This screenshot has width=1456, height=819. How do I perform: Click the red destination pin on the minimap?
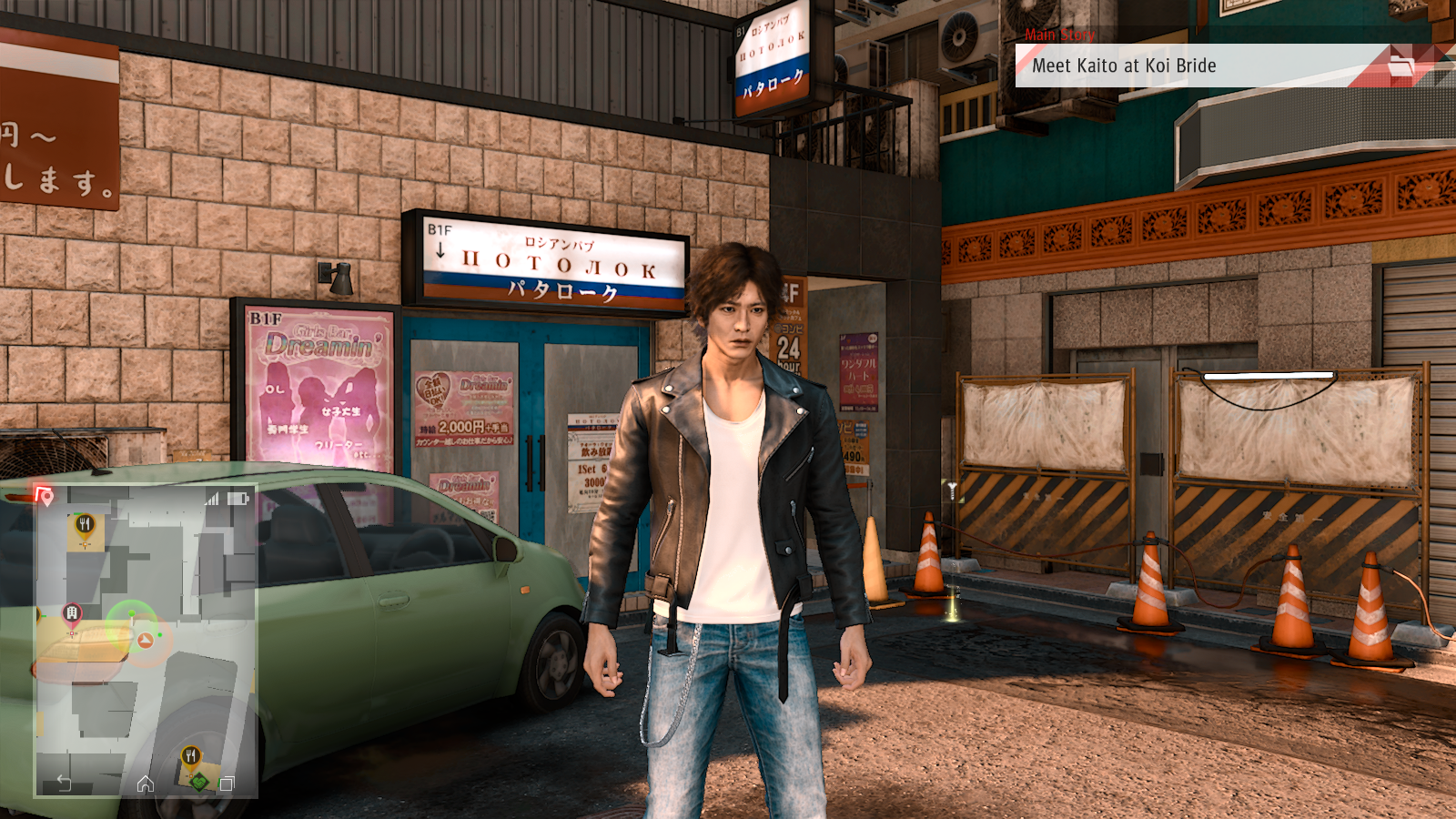click(45, 495)
